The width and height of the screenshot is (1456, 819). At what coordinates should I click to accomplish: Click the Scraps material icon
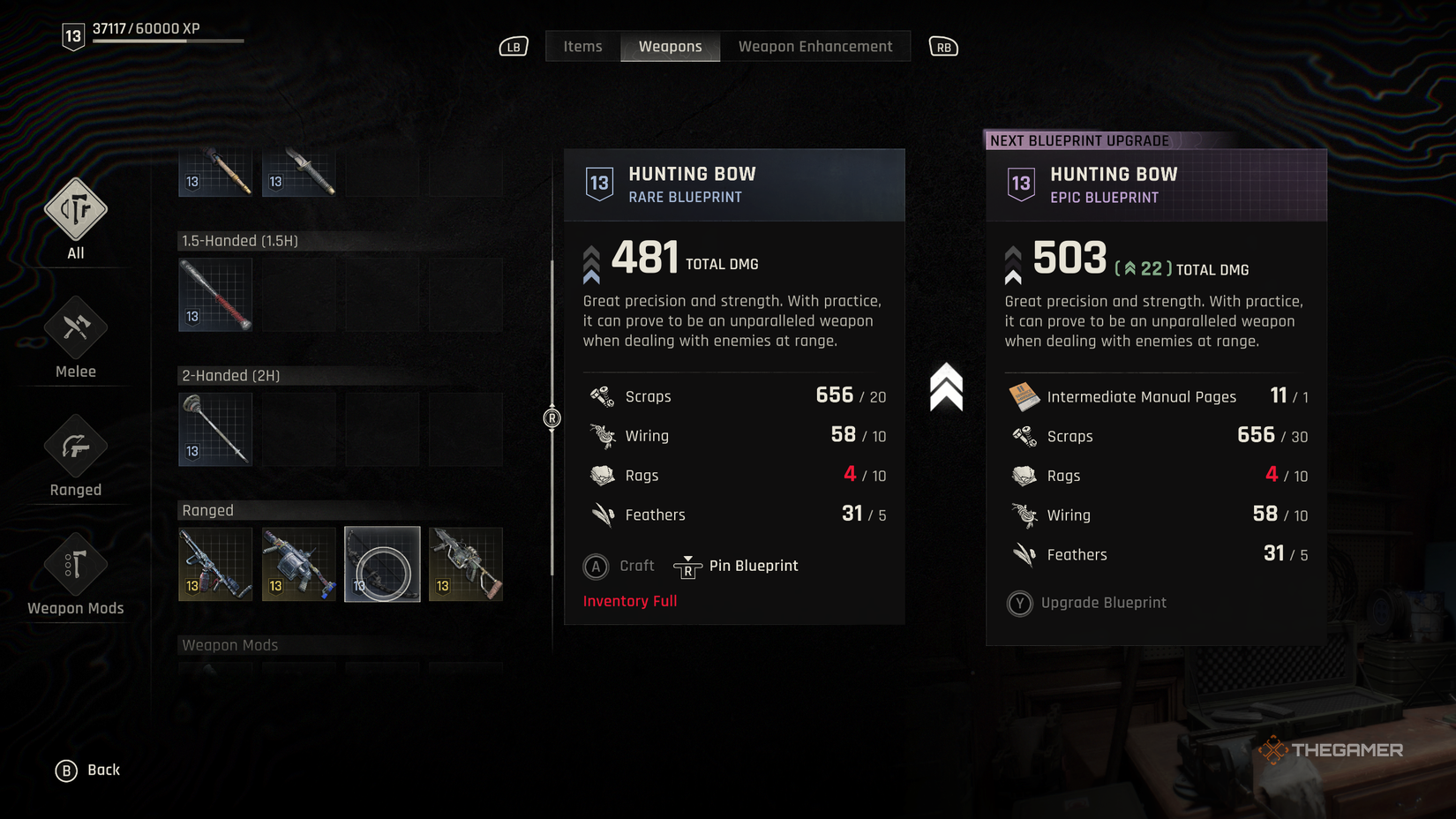(603, 395)
